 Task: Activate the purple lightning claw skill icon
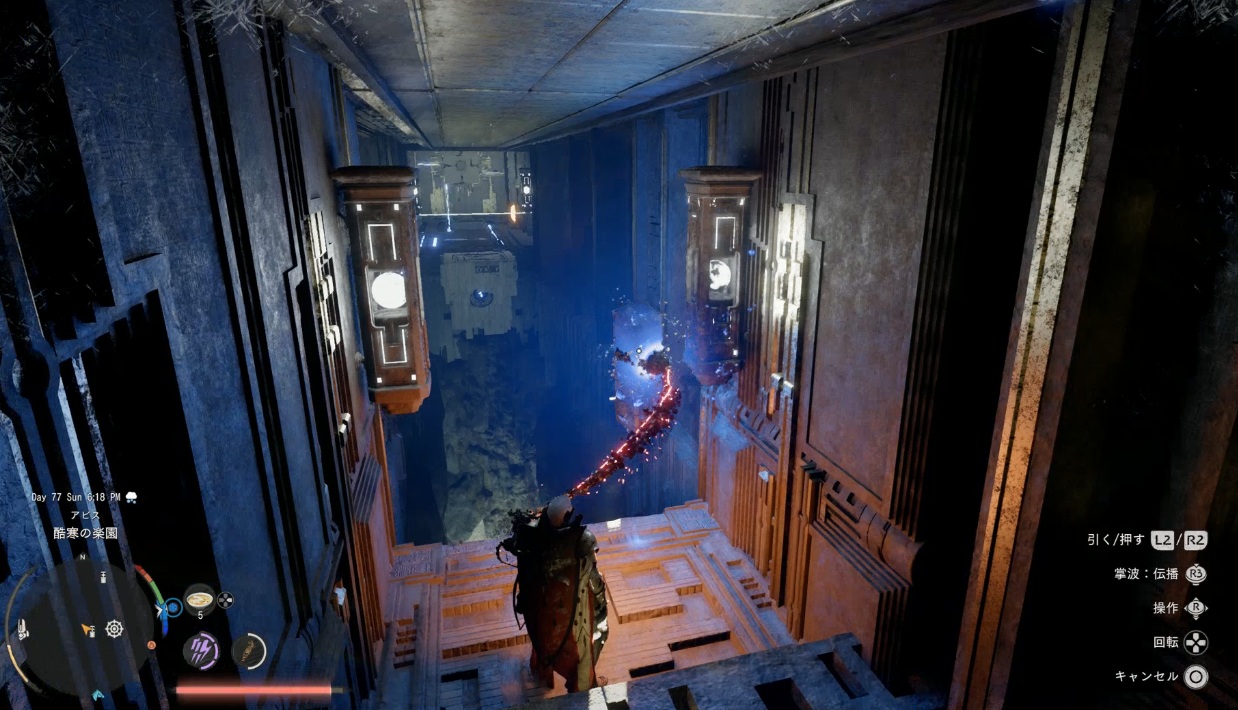click(201, 651)
